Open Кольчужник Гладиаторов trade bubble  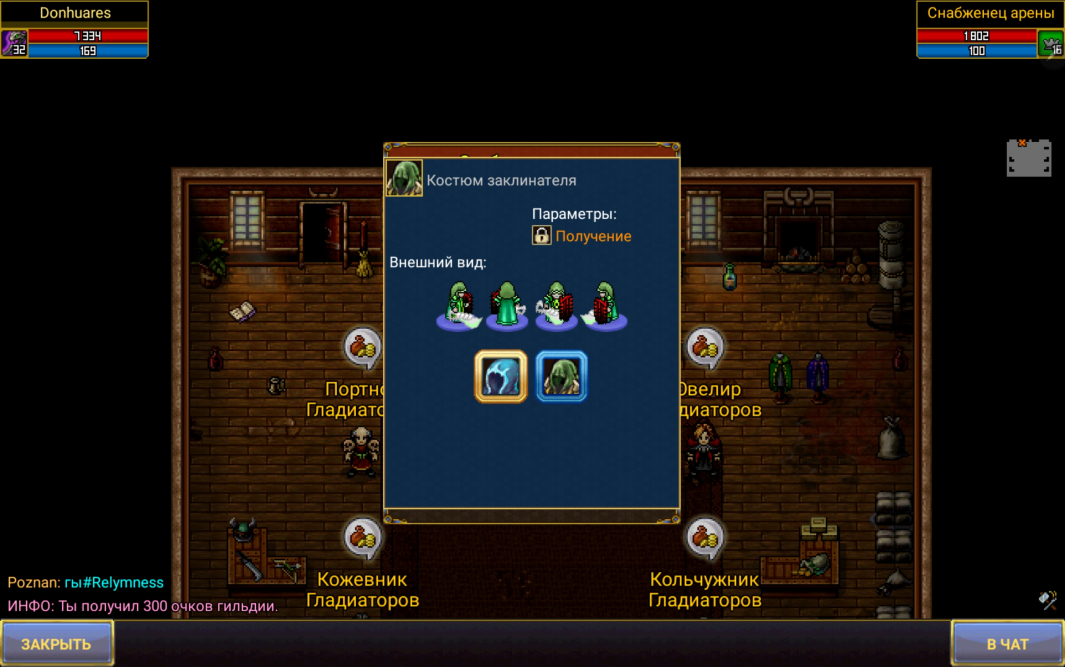705,538
